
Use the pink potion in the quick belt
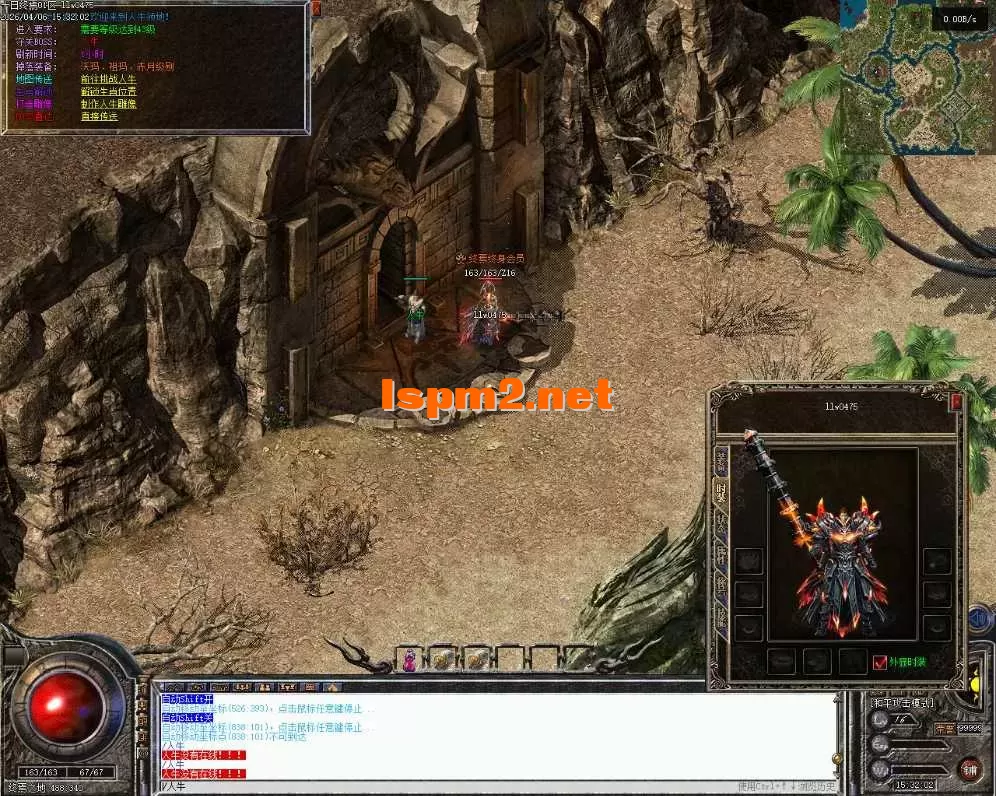click(409, 659)
